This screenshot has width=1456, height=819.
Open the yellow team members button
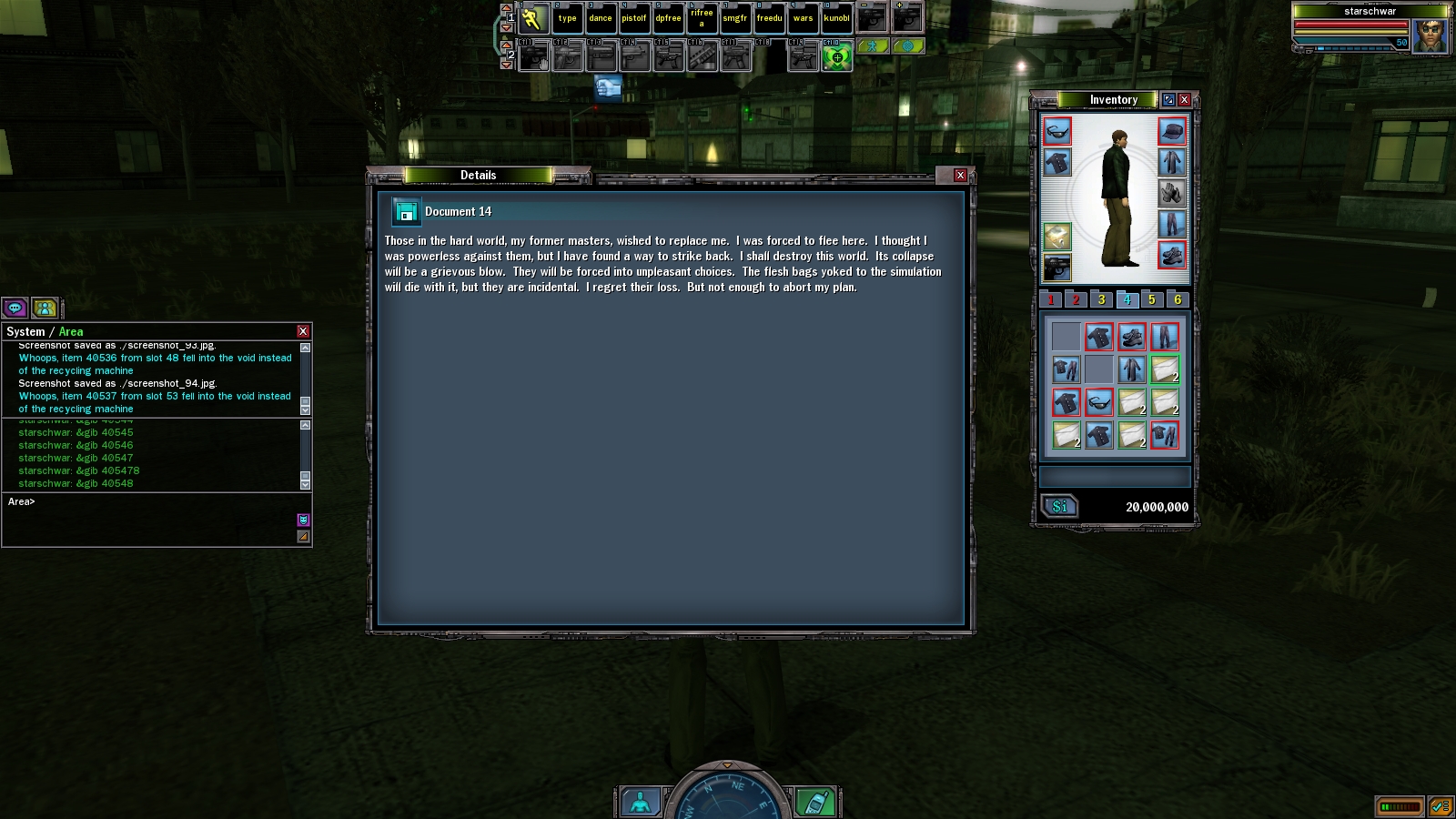pyautogui.click(x=45, y=308)
